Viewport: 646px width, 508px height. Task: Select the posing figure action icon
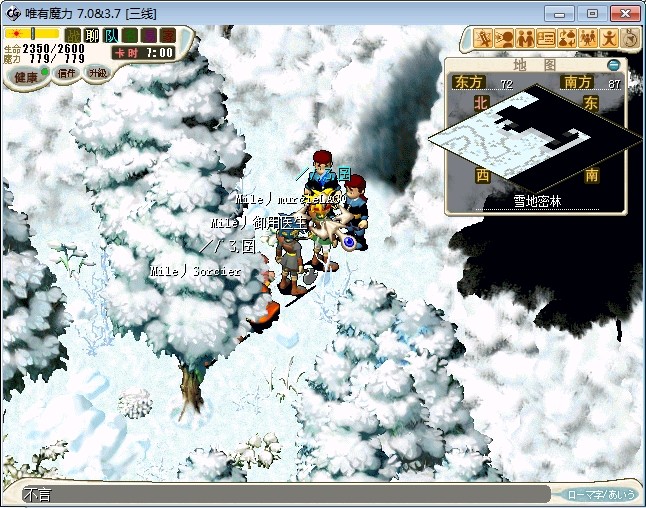(x=609, y=39)
